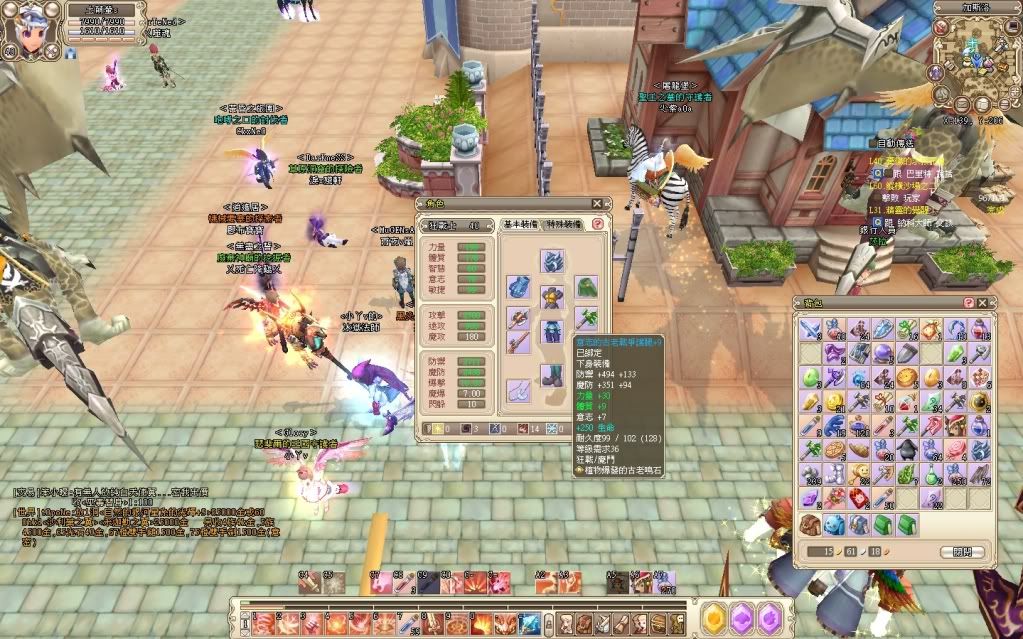The height and width of the screenshot is (639, 1023).
Task: Select the 基本裝備 tab
Action: (520, 225)
